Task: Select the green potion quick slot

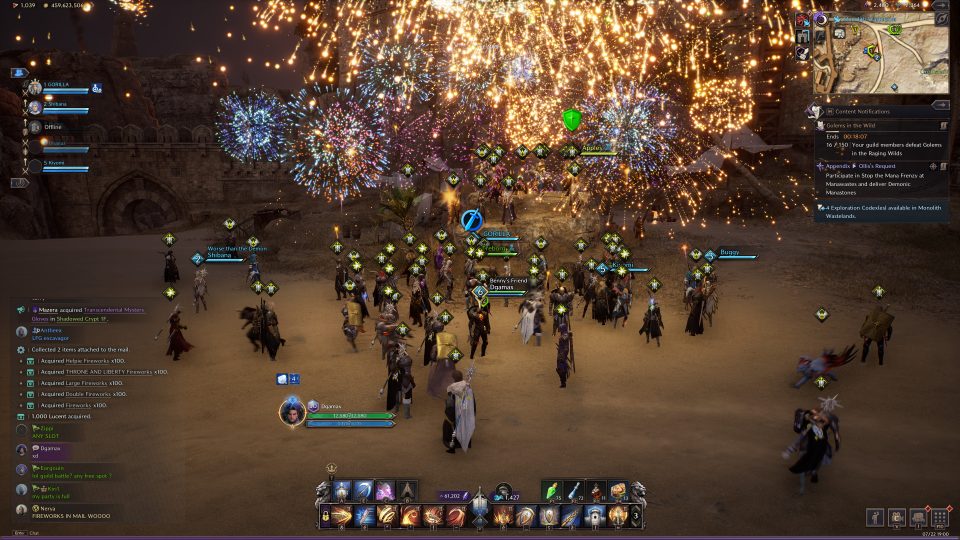Action: coord(554,491)
